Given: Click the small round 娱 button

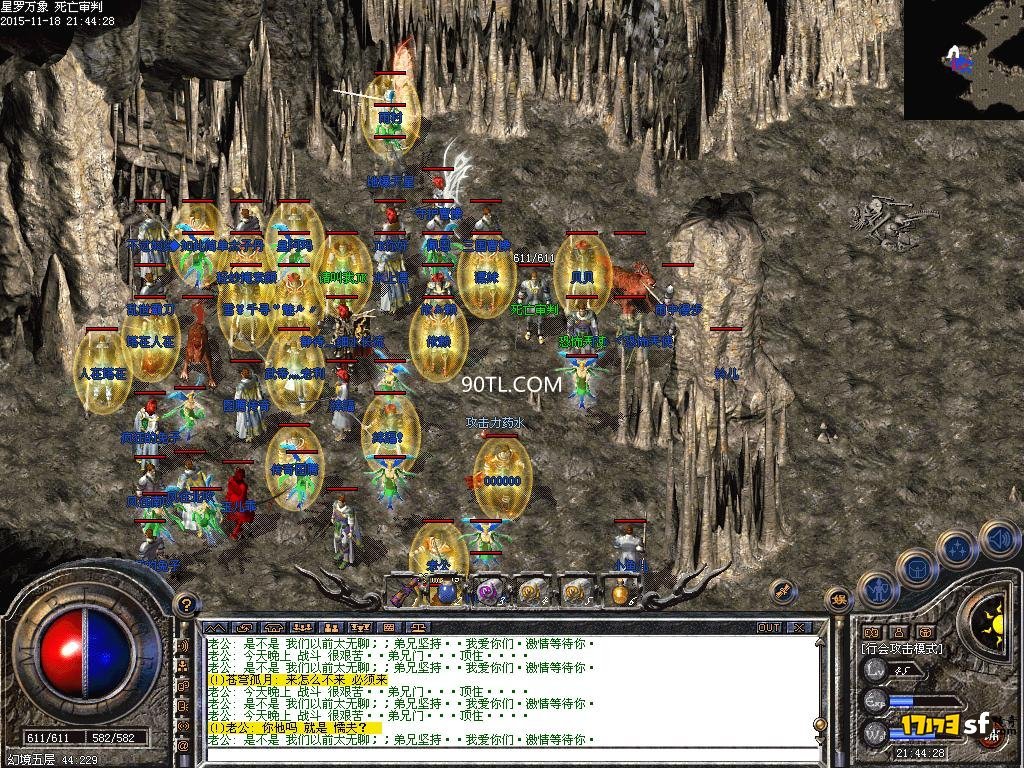Looking at the screenshot, I should pyautogui.click(x=838, y=600).
